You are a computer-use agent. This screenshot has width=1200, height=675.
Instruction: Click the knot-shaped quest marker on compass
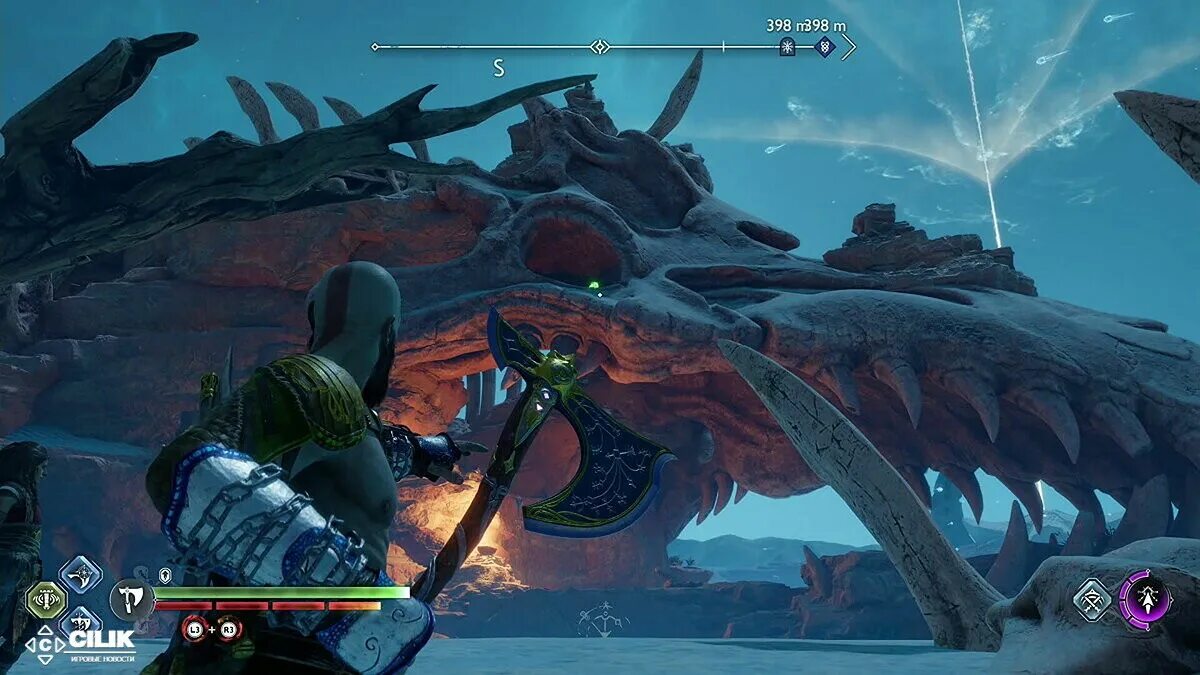click(x=823, y=46)
